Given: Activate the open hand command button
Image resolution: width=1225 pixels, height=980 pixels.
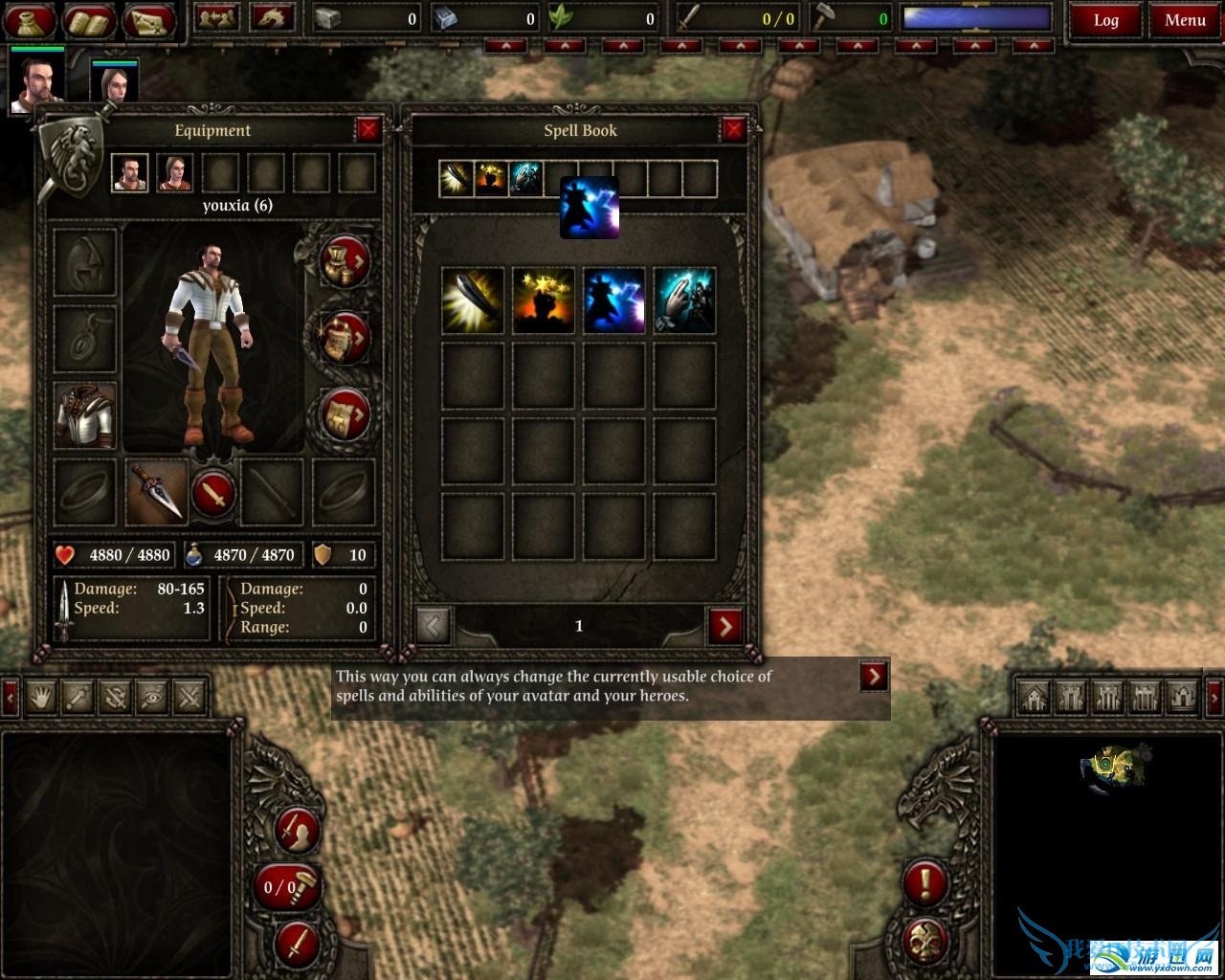Looking at the screenshot, I should tap(40, 697).
